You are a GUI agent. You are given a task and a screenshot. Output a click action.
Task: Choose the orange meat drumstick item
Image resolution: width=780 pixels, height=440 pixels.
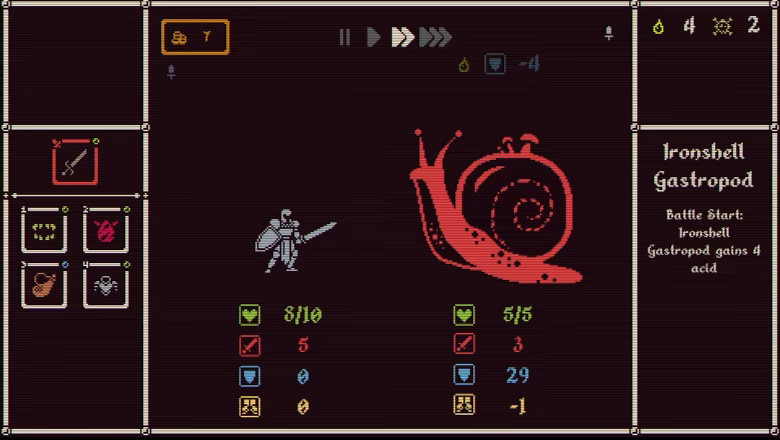pos(45,285)
